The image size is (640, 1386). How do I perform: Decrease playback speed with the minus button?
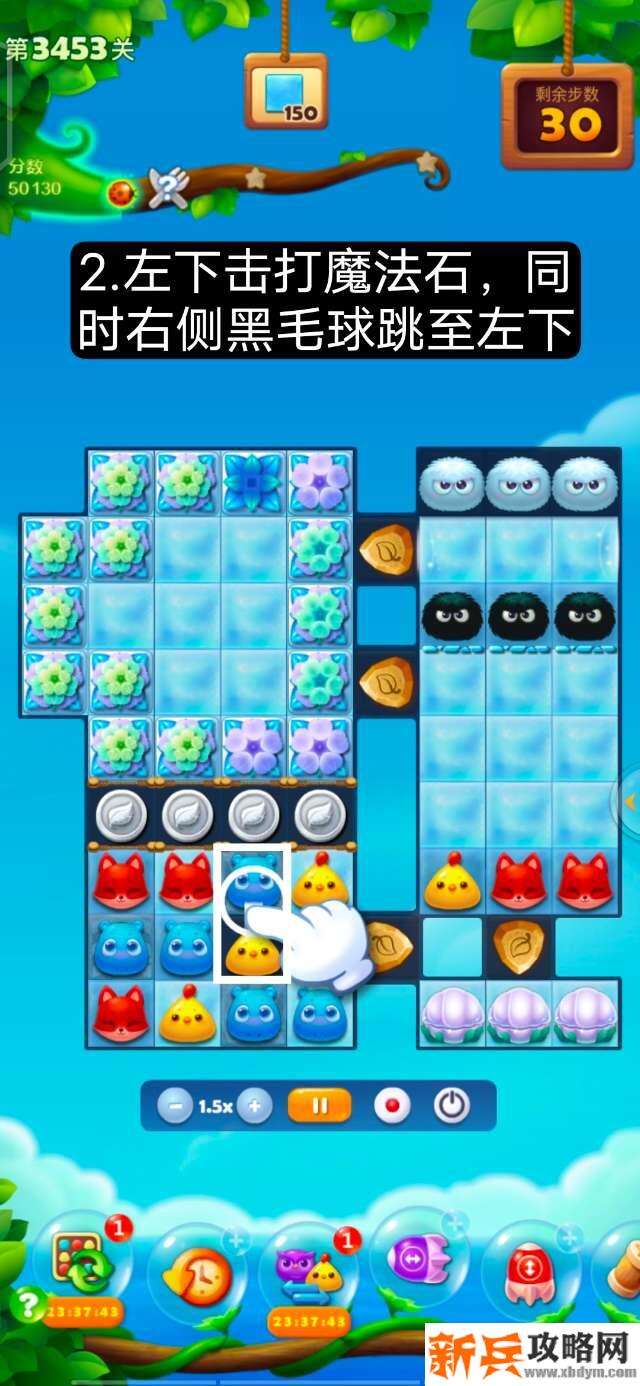(x=176, y=1106)
